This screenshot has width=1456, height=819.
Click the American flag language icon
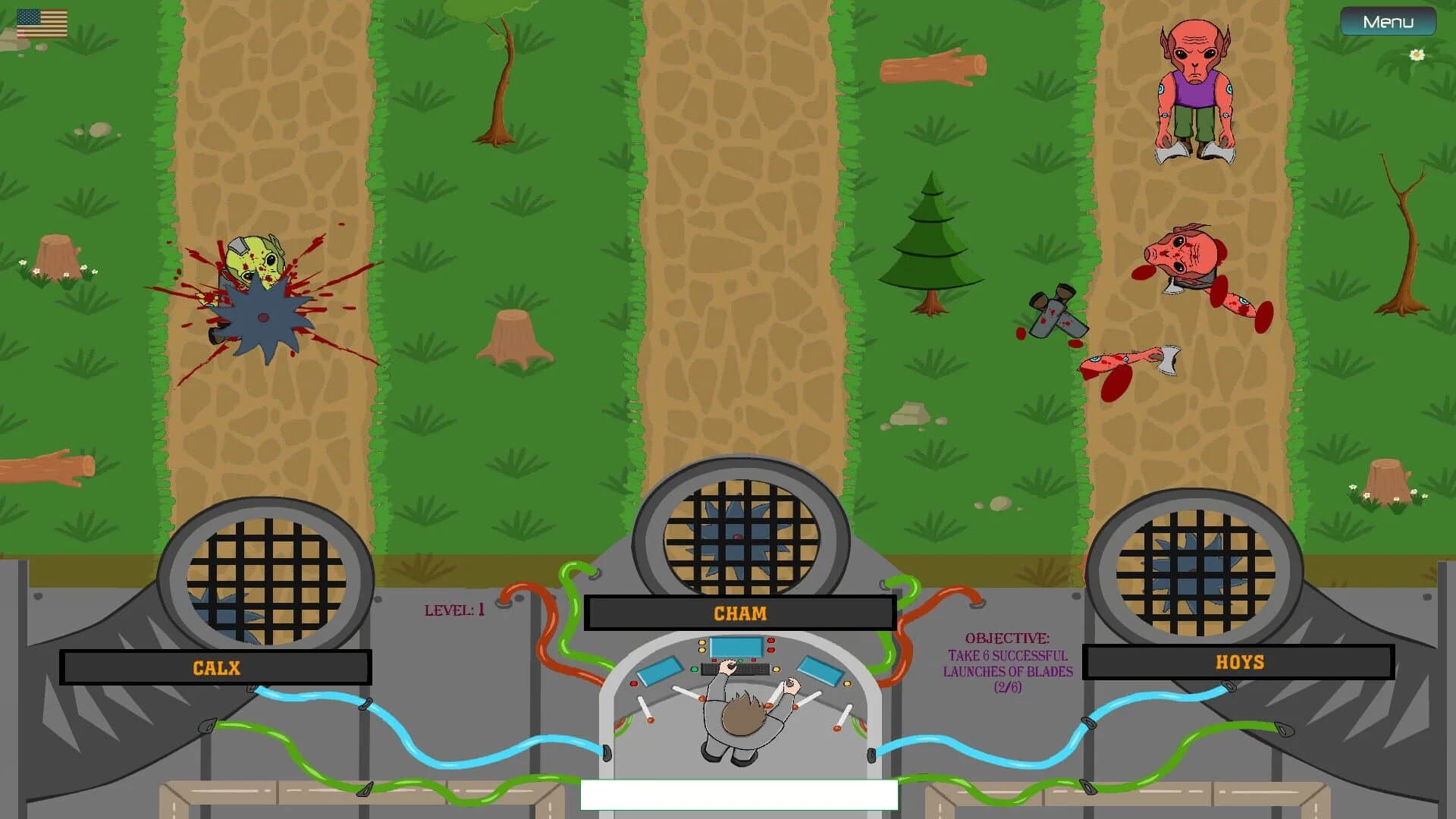click(42, 23)
